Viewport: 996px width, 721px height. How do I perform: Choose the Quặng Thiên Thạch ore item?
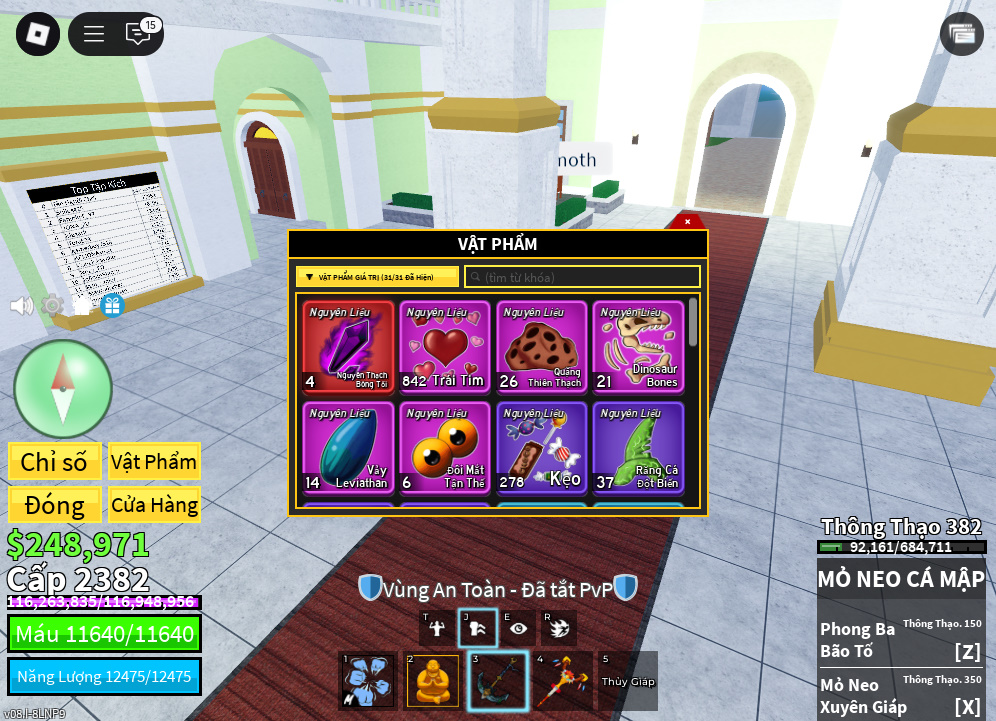point(542,346)
